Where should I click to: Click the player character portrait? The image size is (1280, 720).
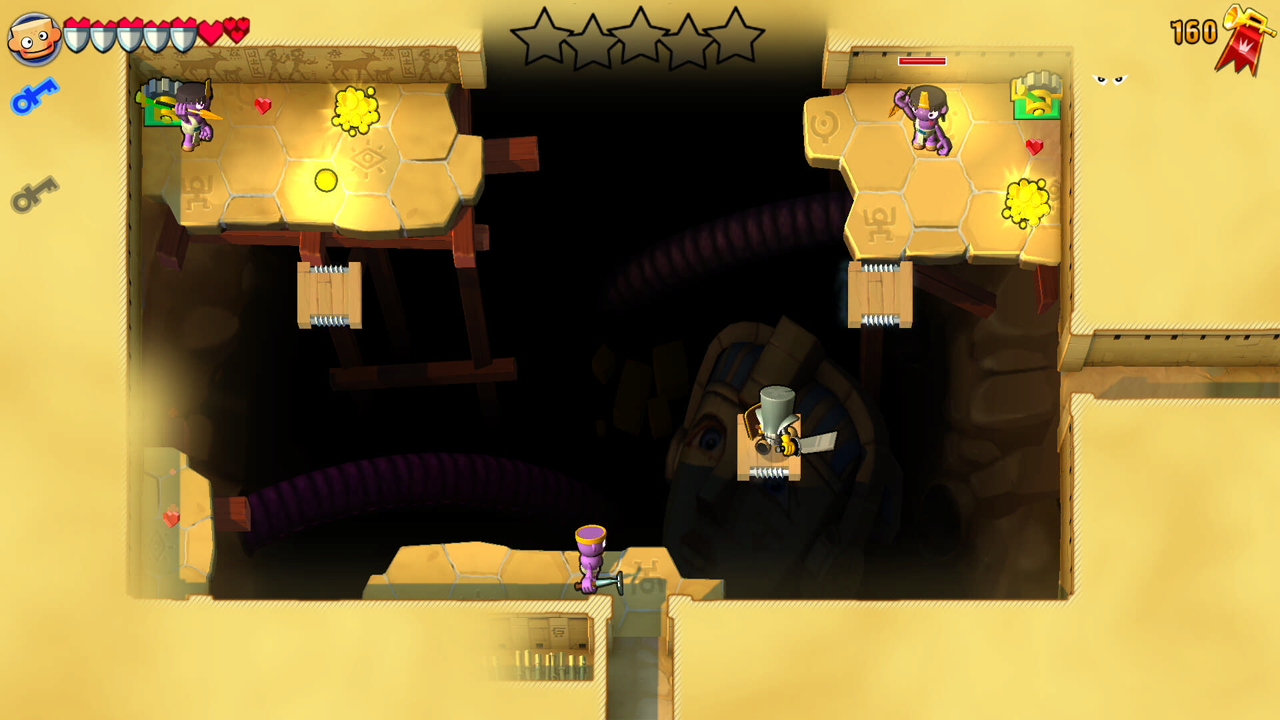34,38
